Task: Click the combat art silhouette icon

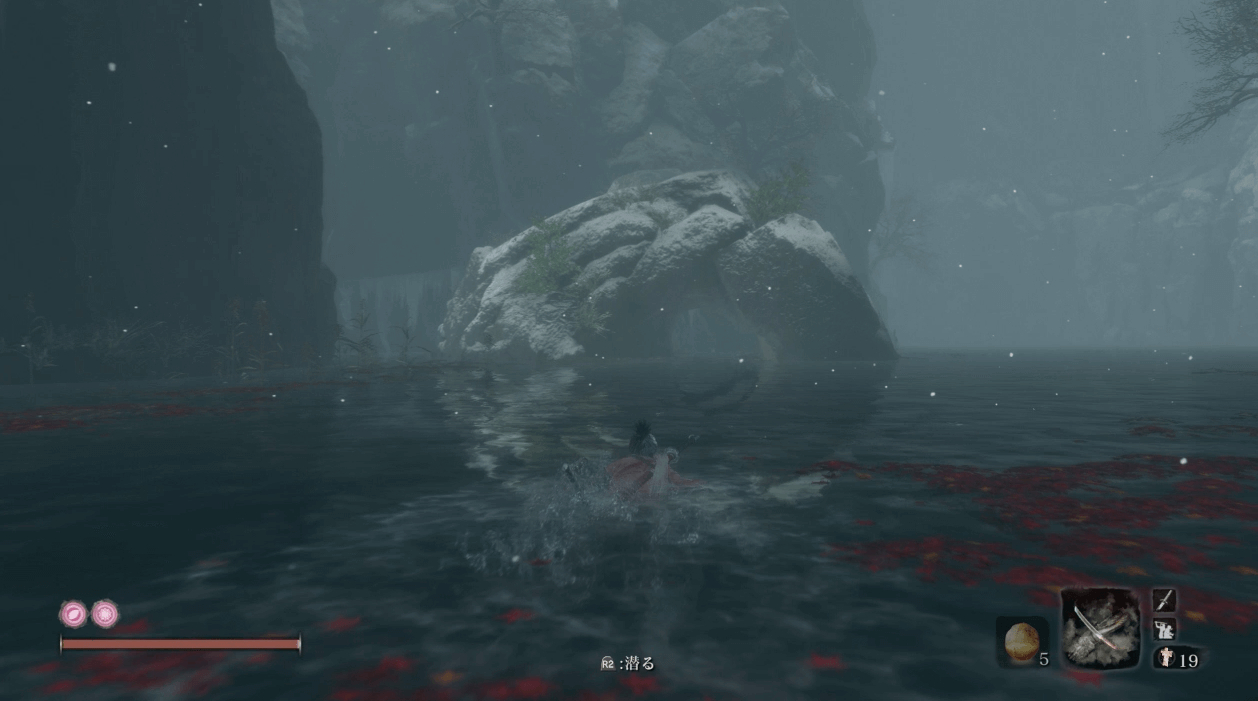Action: click(x=1164, y=629)
